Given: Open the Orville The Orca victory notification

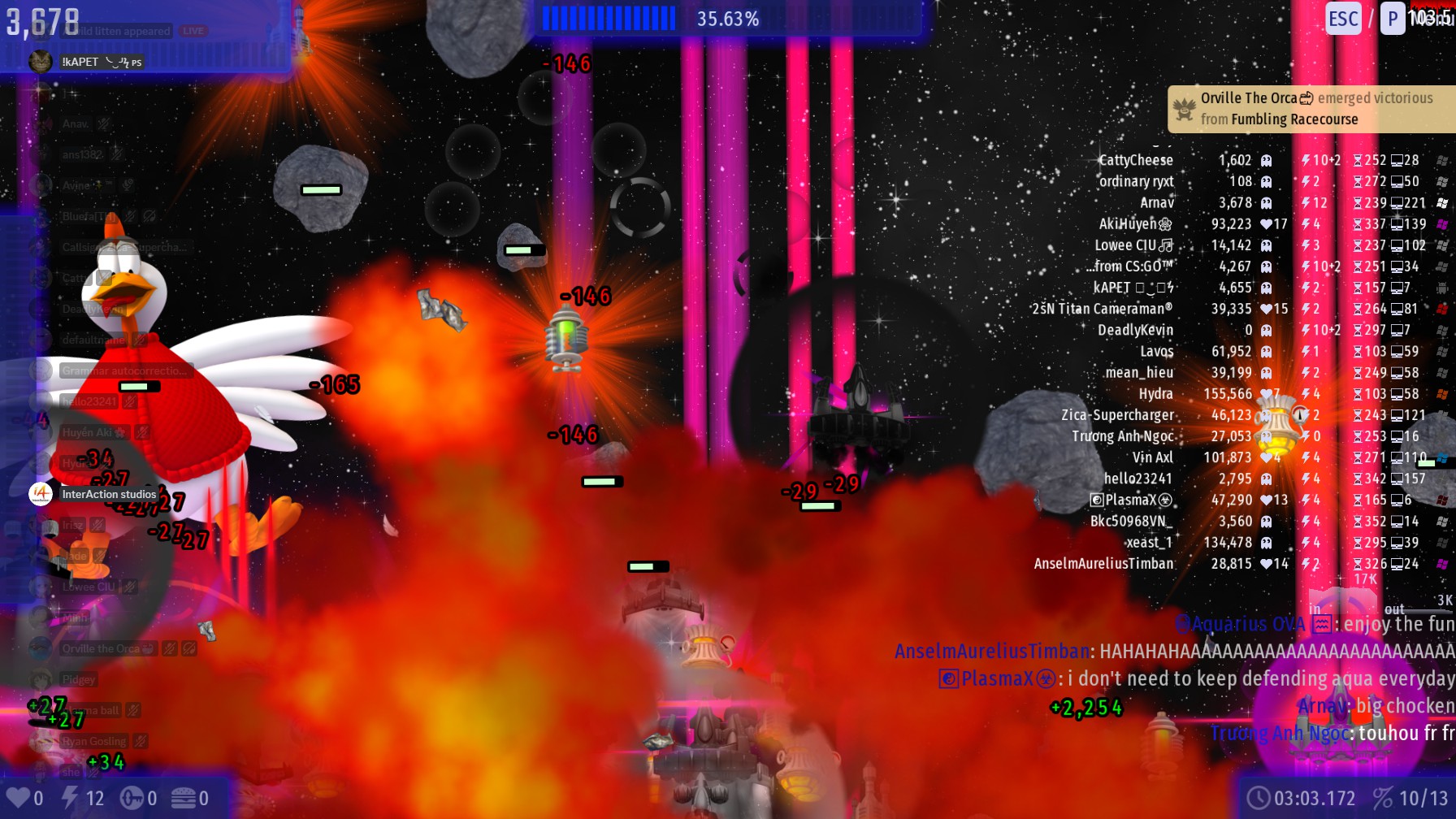Looking at the screenshot, I should point(1310,109).
